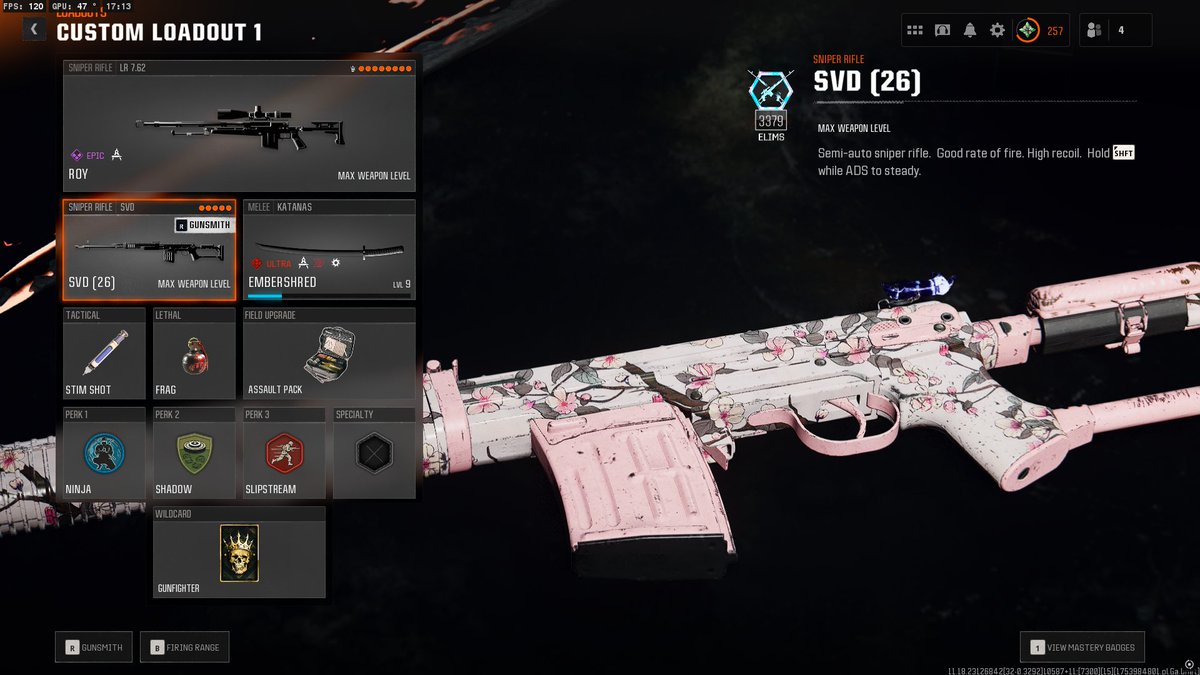Viewport: 1200px width, 675px height.
Task: Select the Ninja perk 1 slot
Action: coord(104,453)
